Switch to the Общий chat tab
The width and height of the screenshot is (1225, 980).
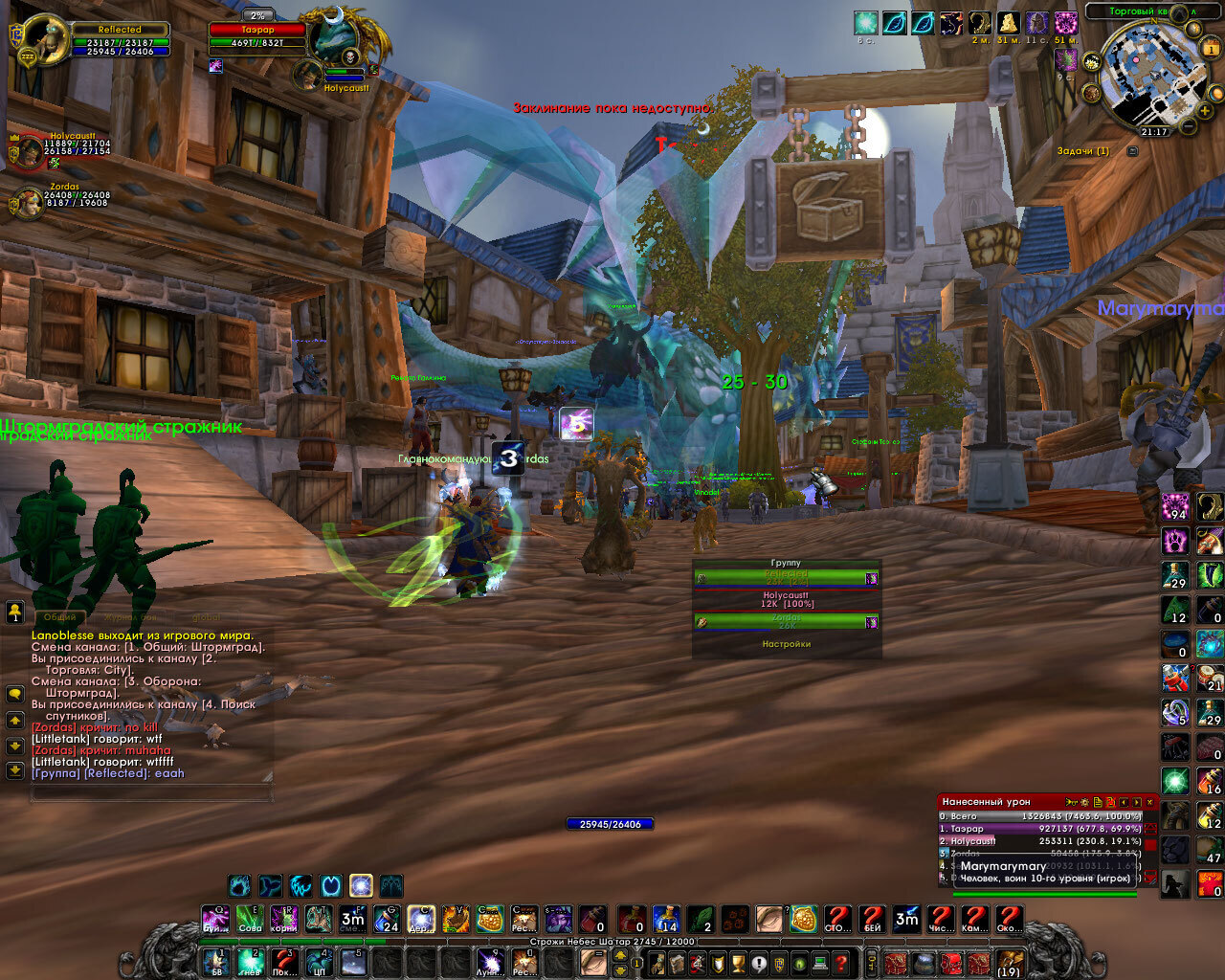click(x=59, y=617)
